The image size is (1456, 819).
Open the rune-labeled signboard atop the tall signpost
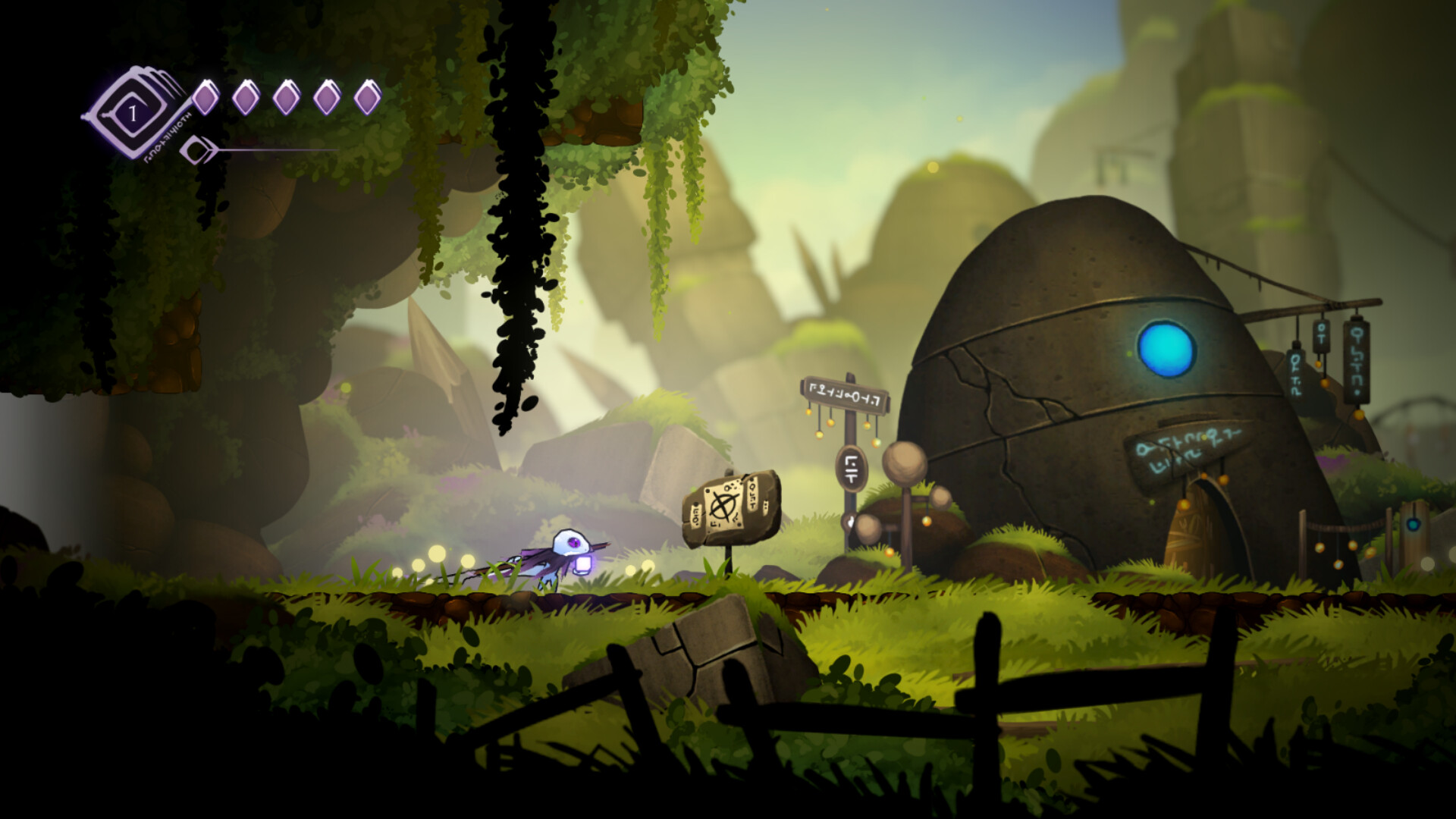click(x=844, y=394)
